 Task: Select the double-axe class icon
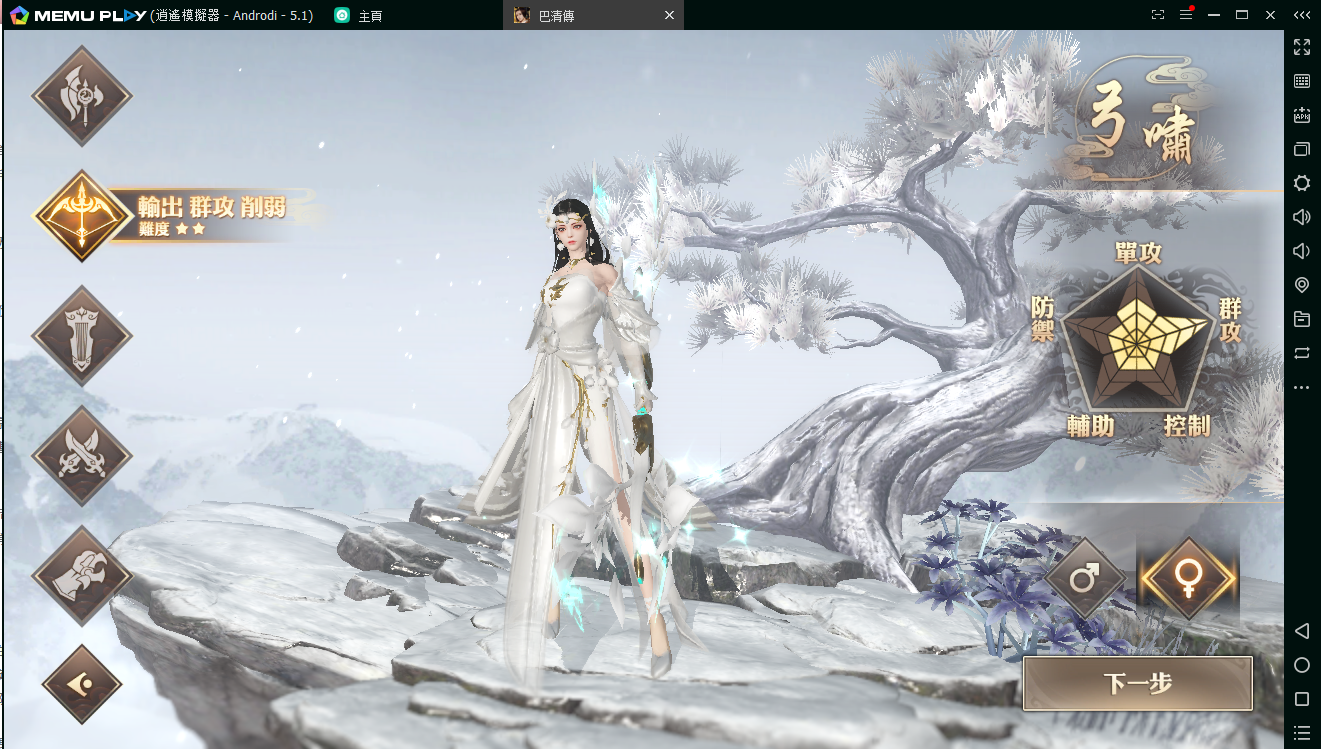tap(82, 96)
